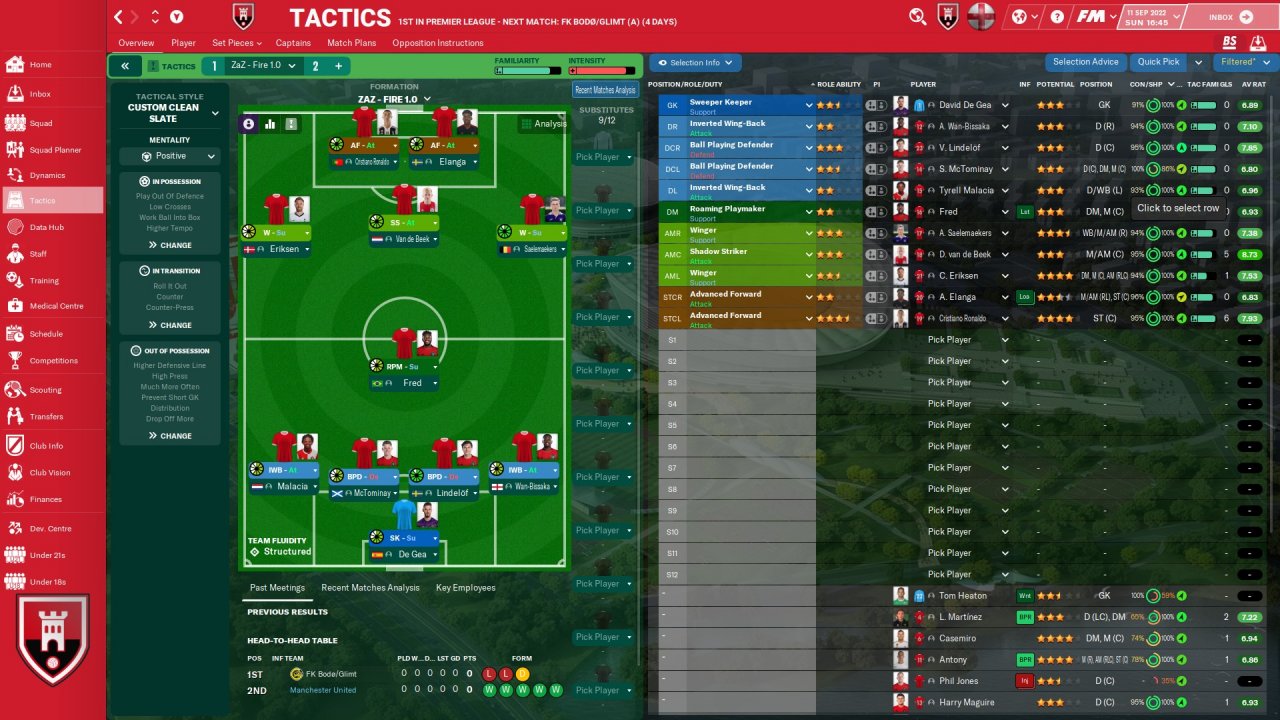Change the Positive mentality dropdown

click(171, 156)
